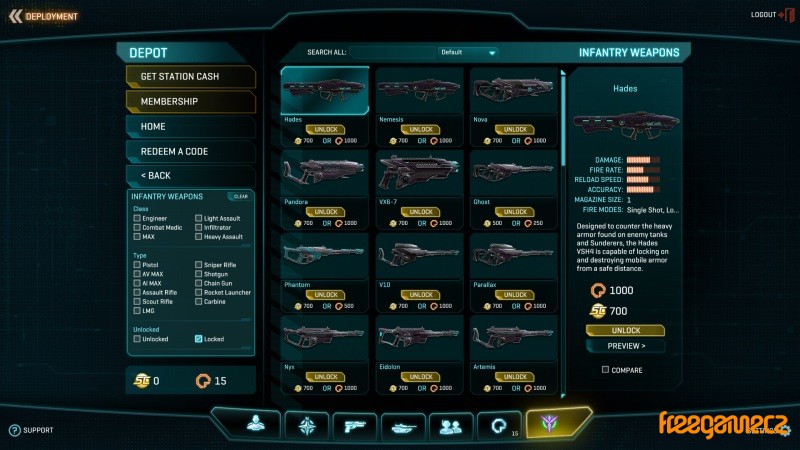
Task: Go to the depot Home page
Action: (x=190, y=126)
